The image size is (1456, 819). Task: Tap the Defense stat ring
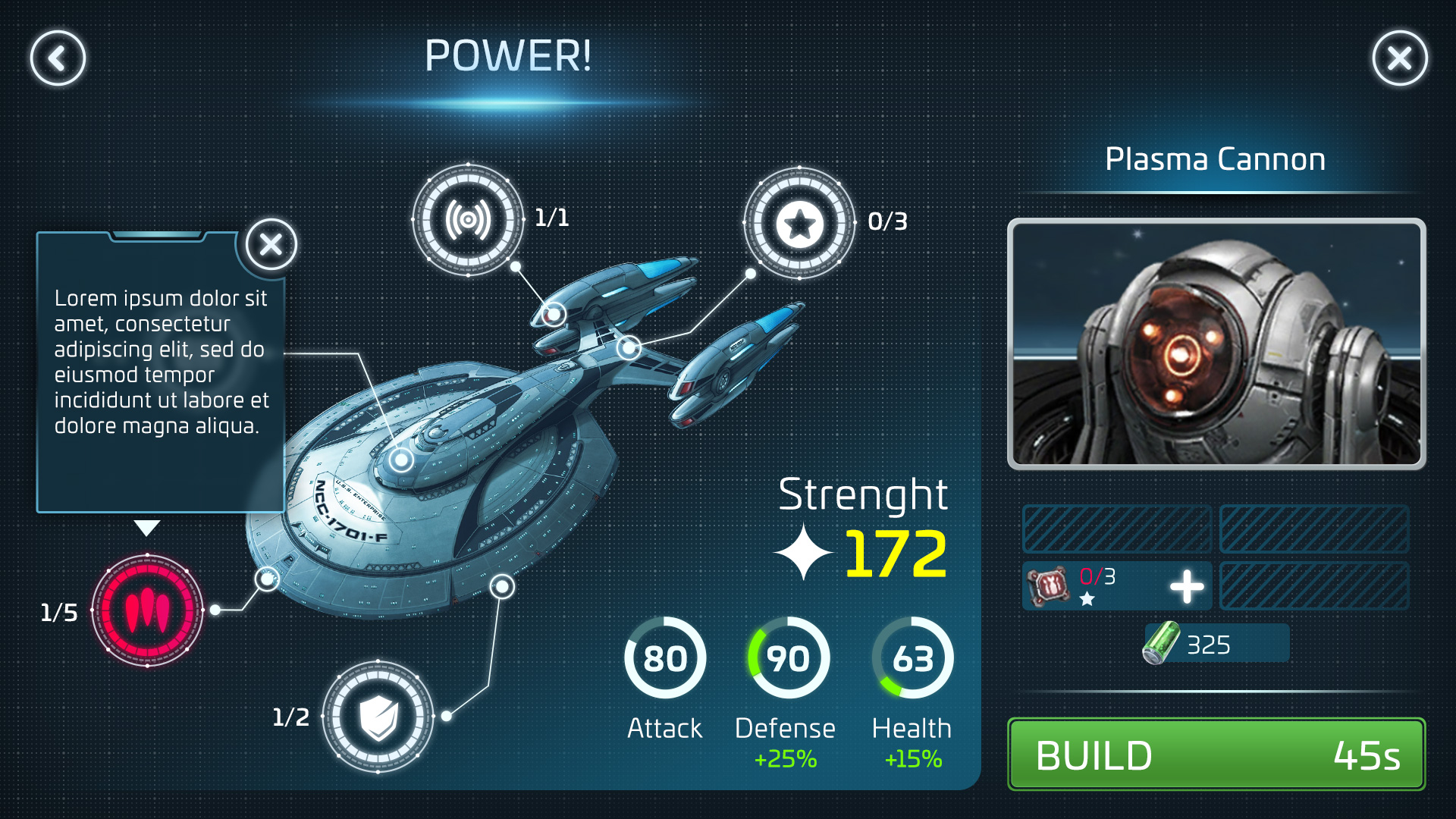(x=788, y=657)
